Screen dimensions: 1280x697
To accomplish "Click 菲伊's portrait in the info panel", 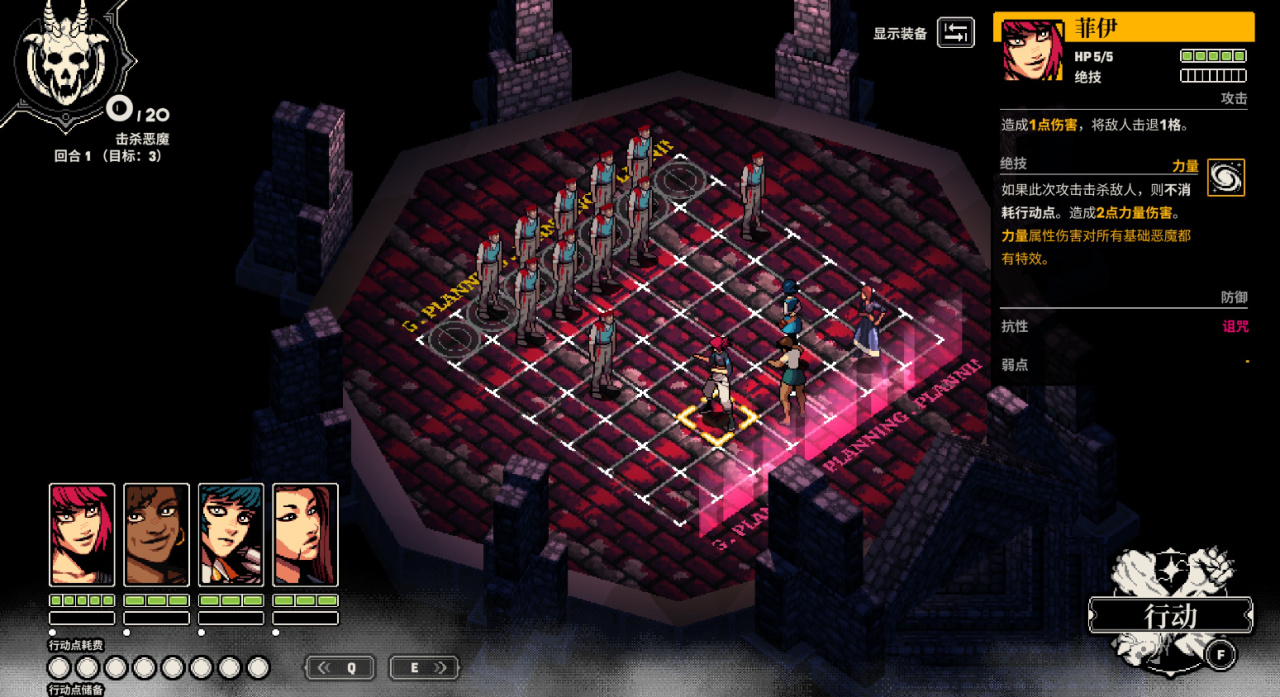I will click(1032, 50).
